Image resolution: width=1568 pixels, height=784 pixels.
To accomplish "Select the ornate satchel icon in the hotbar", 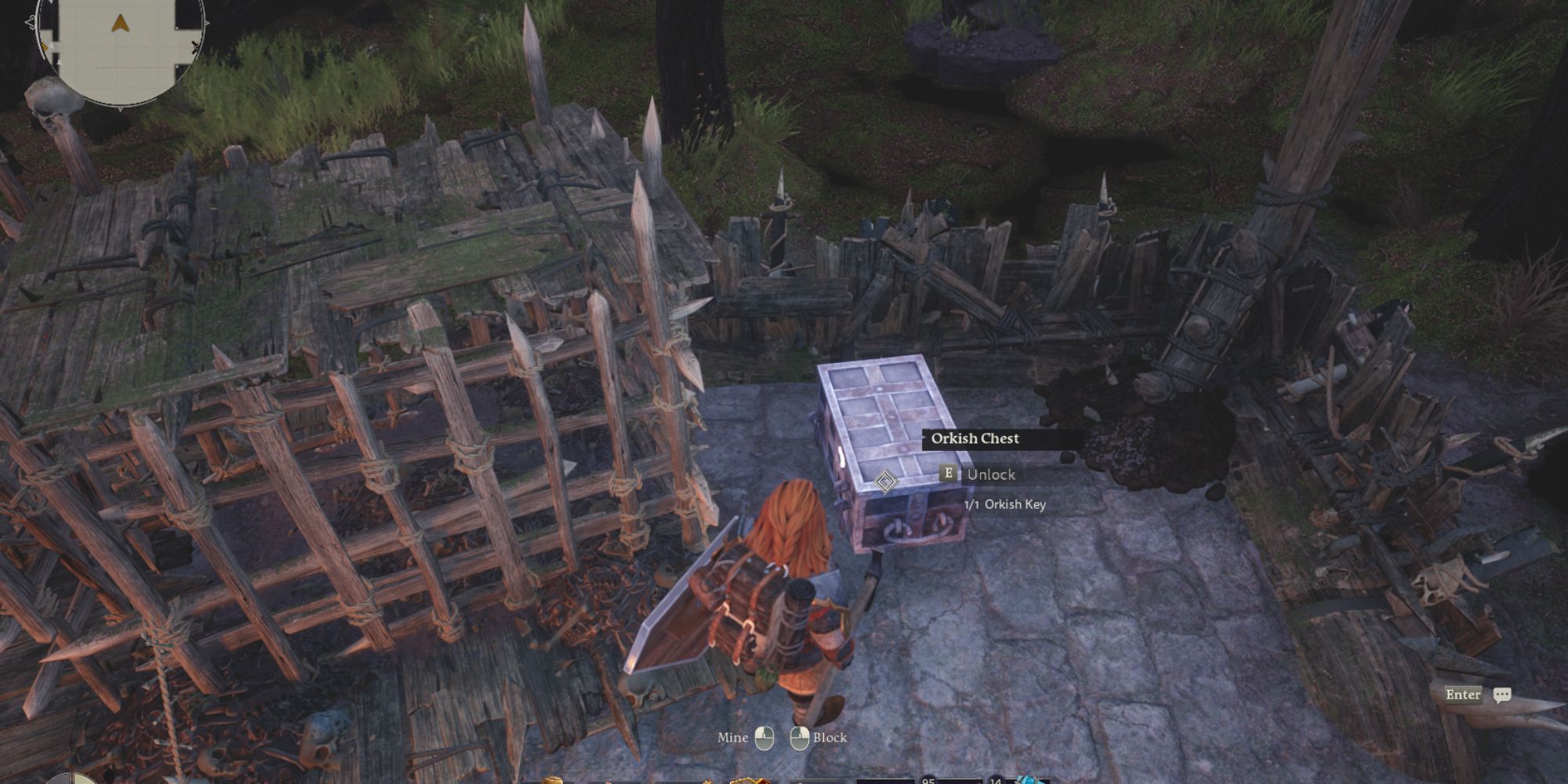I will click(745, 780).
